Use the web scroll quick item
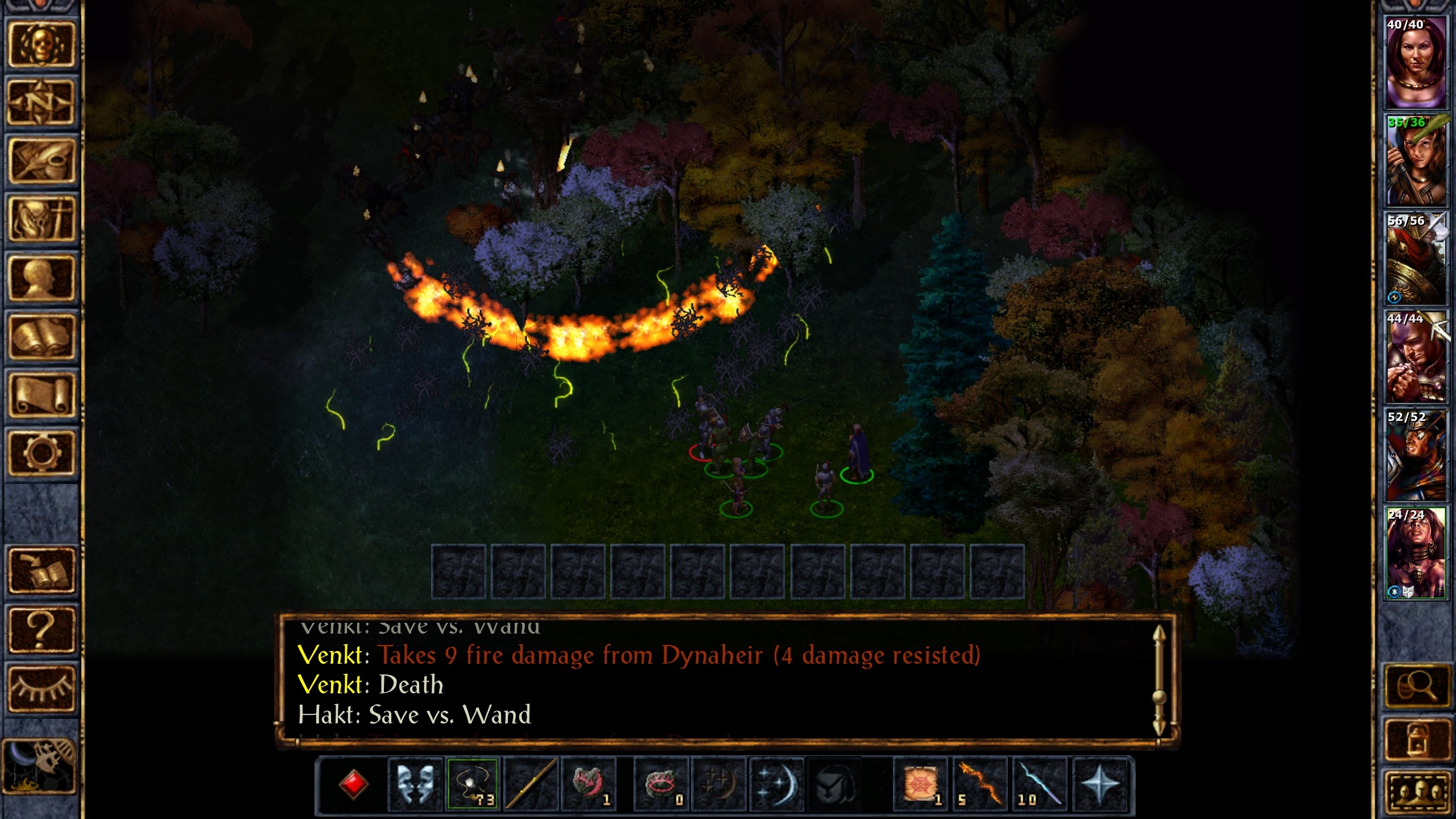 pos(920,783)
